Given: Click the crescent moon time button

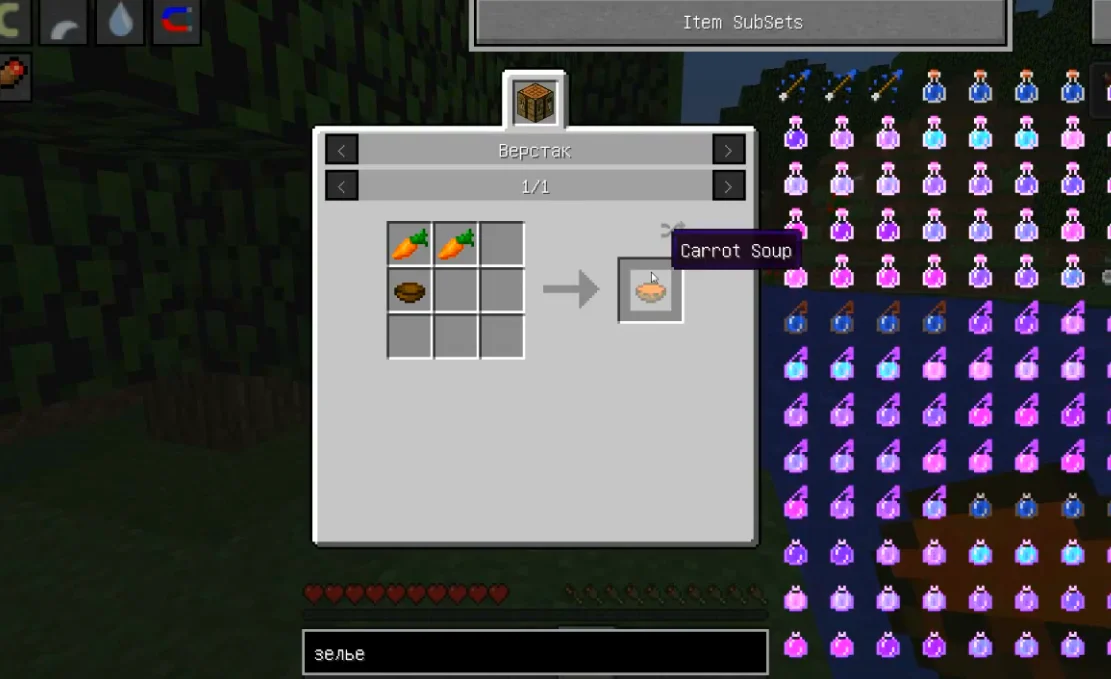Looking at the screenshot, I should (x=10, y=21).
